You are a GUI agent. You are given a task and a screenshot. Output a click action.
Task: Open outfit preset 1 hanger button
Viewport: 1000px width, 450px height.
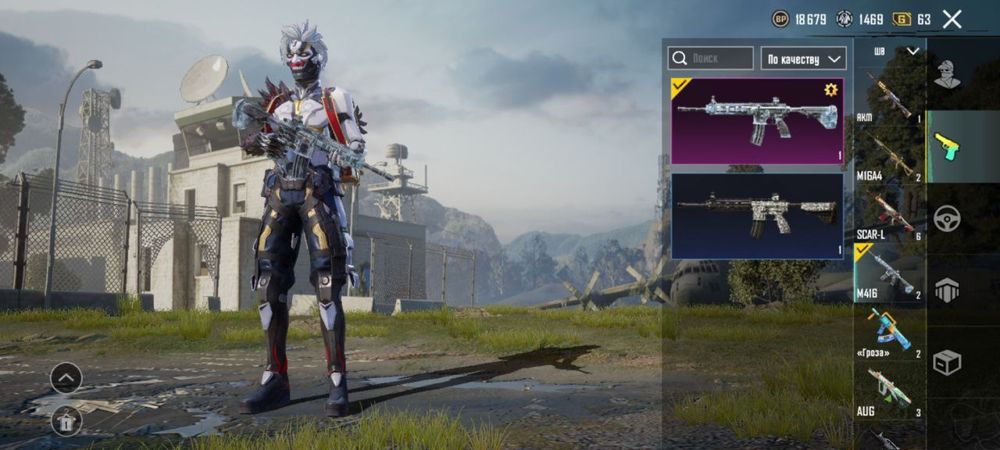(66, 421)
